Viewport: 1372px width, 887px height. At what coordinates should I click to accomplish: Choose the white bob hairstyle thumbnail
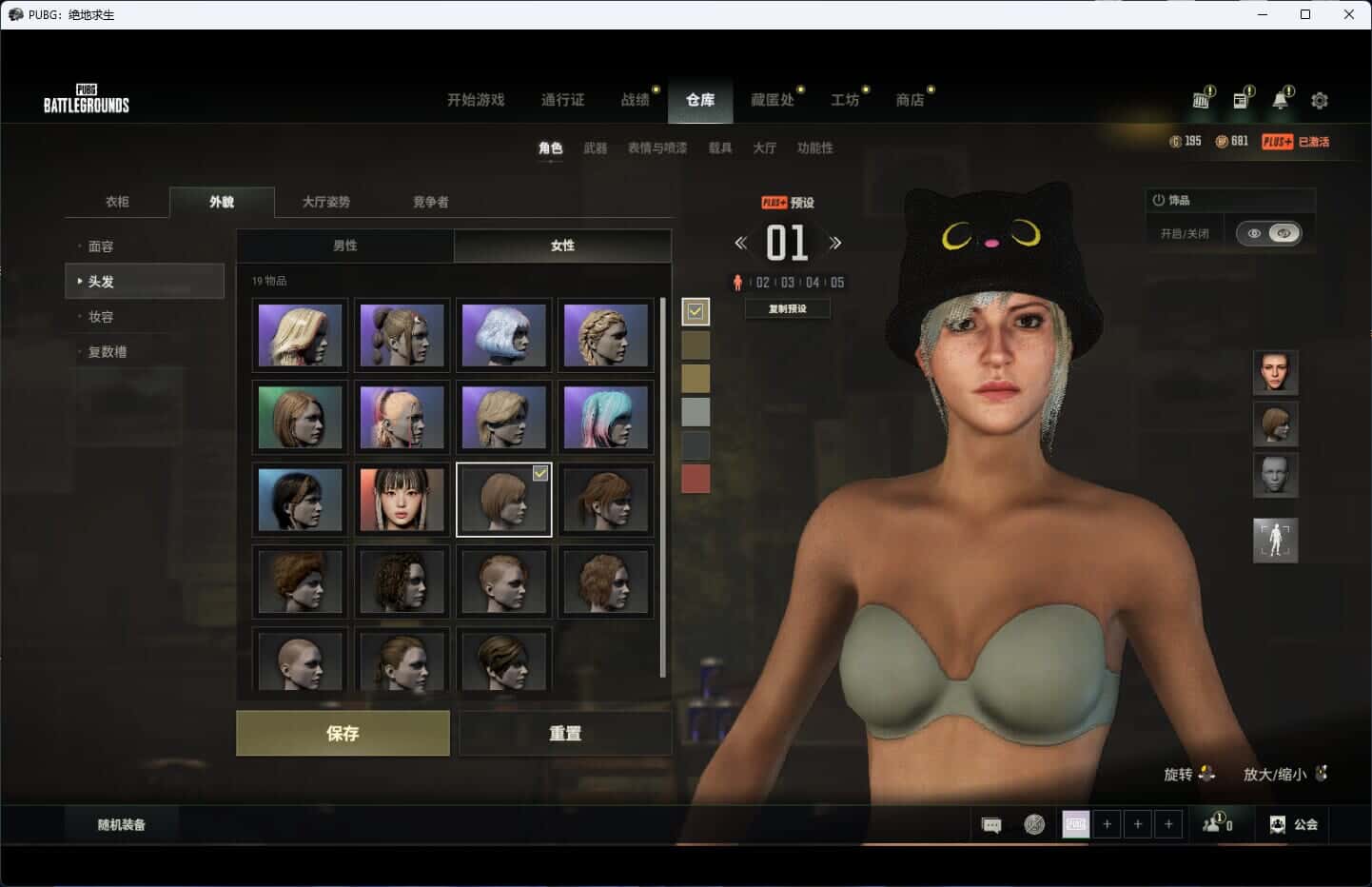pos(503,335)
